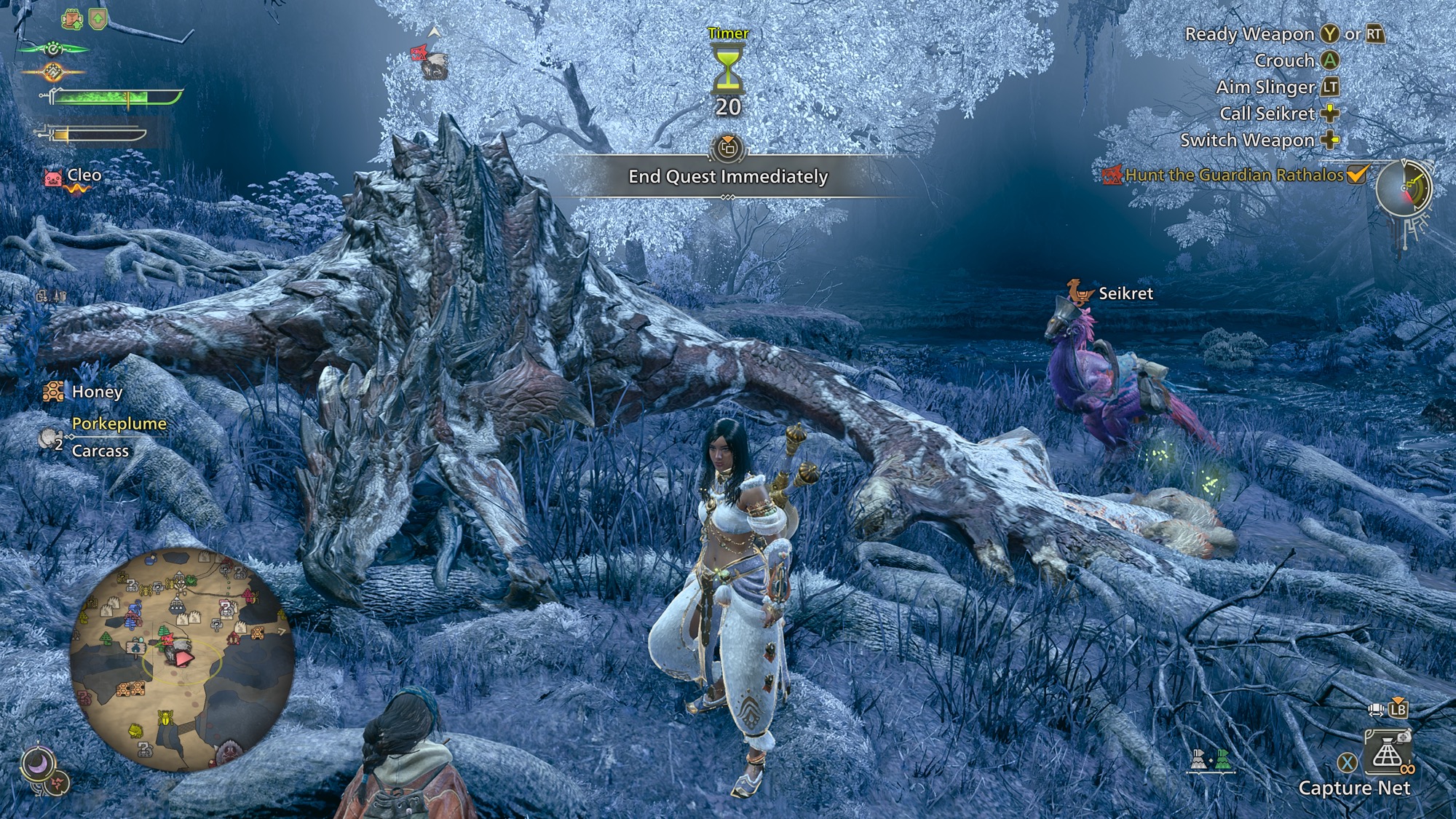Click the Cleo palico status icon
Image resolution: width=1456 pixels, height=819 pixels.
point(54,178)
